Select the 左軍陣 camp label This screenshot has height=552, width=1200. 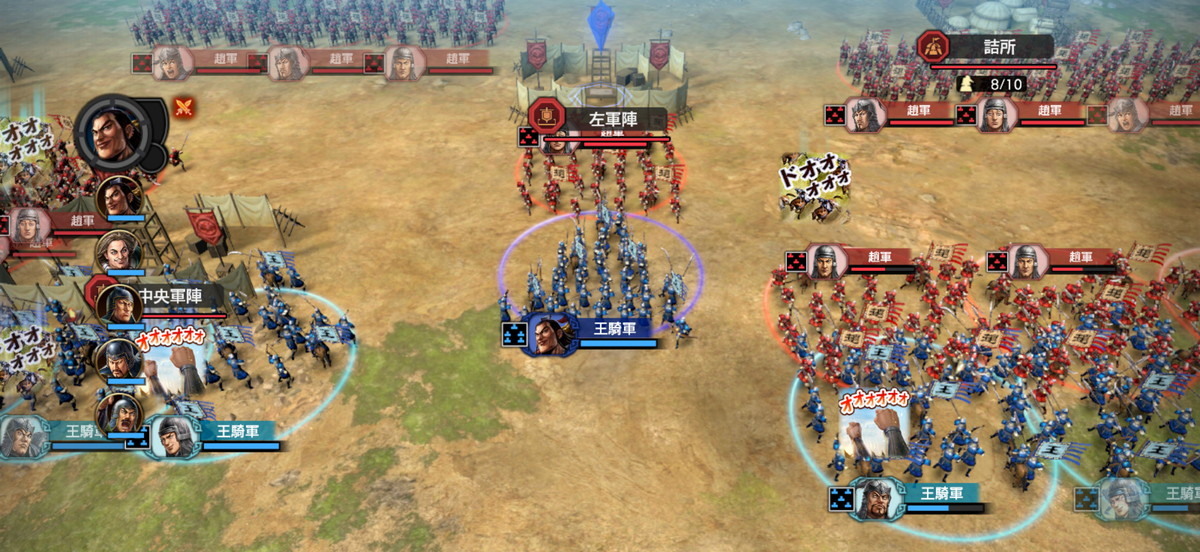[x=612, y=119]
